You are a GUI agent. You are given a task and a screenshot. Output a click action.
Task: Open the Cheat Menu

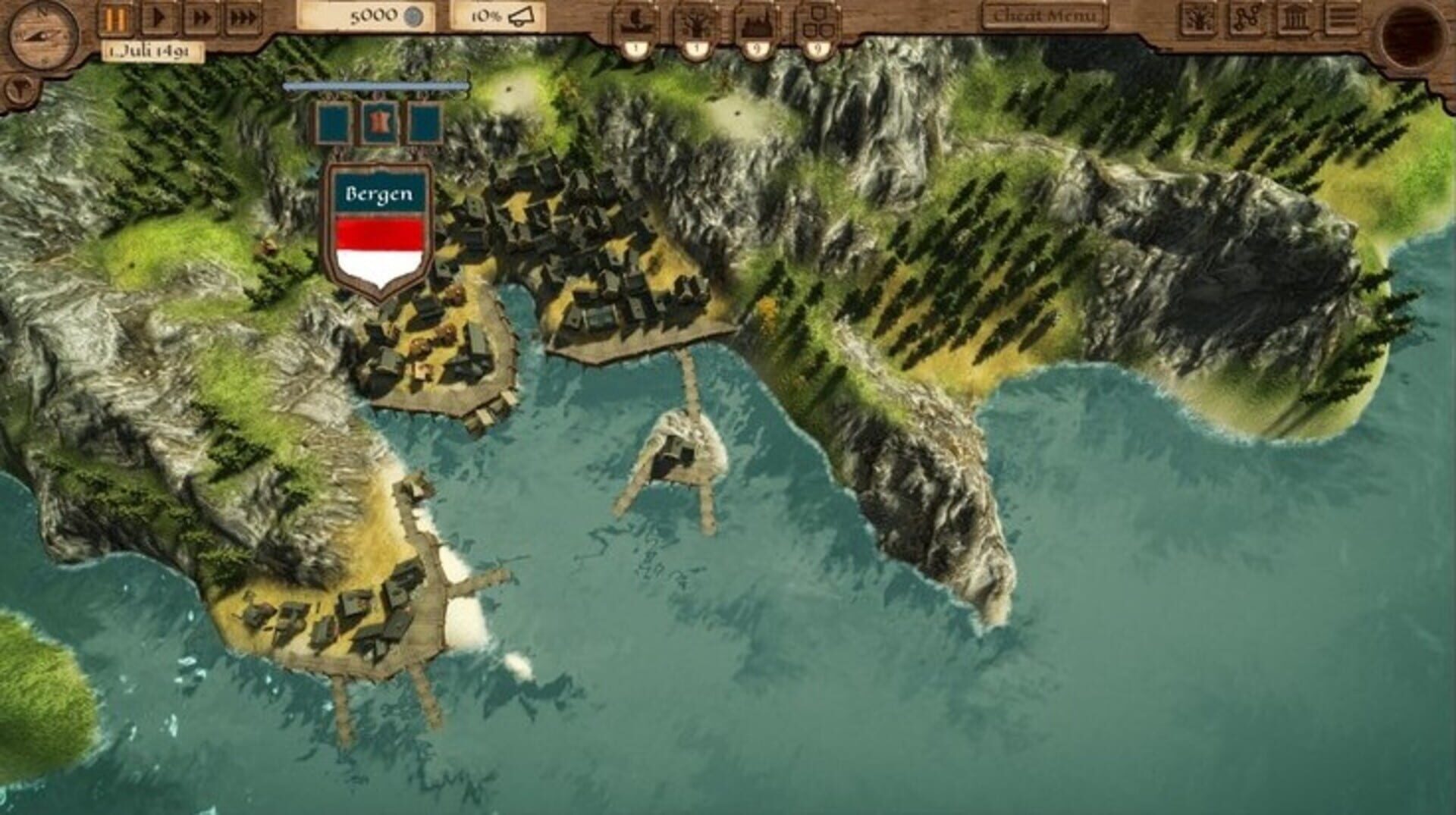click(1043, 15)
